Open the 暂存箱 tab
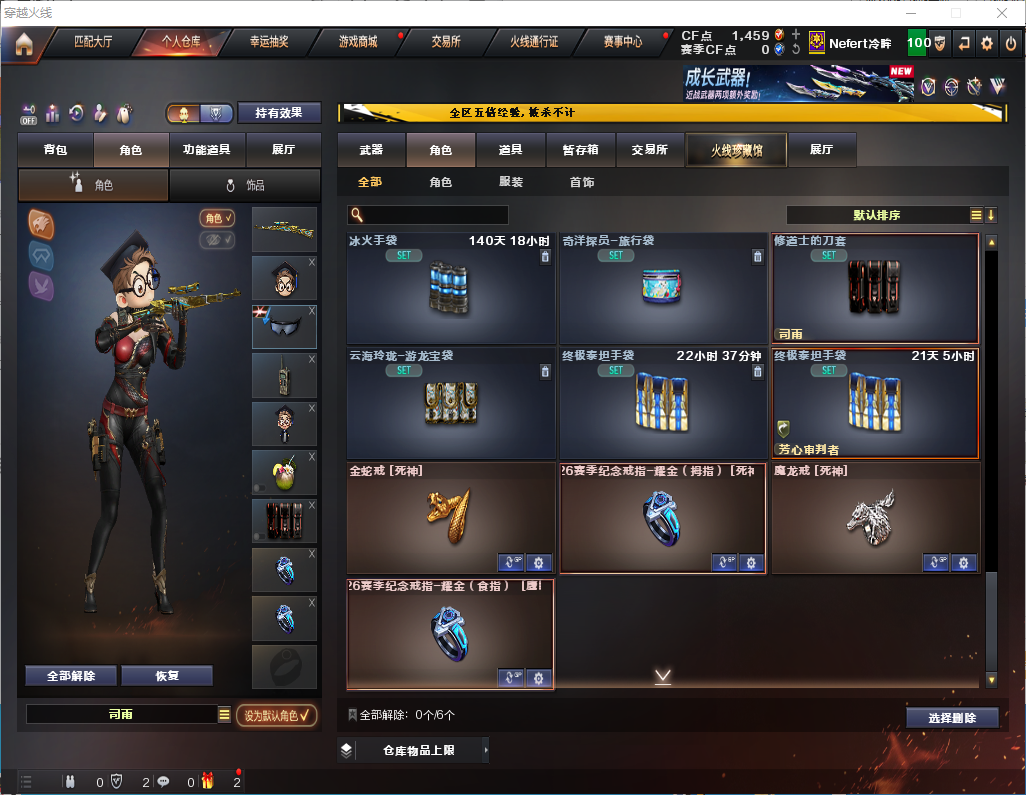 tap(581, 150)
